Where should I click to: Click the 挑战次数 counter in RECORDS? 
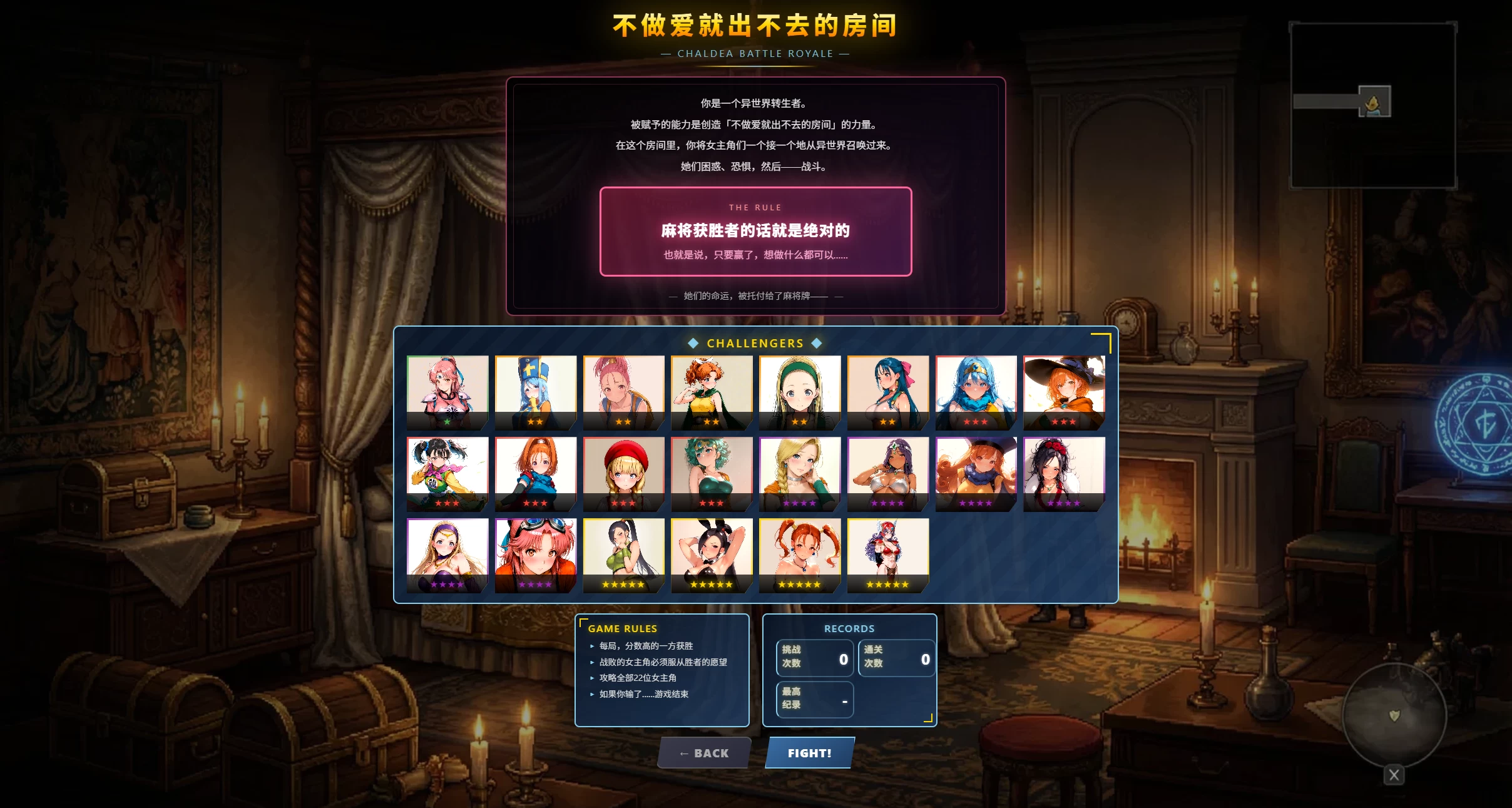pyautogui.click(x=815, y=658)
